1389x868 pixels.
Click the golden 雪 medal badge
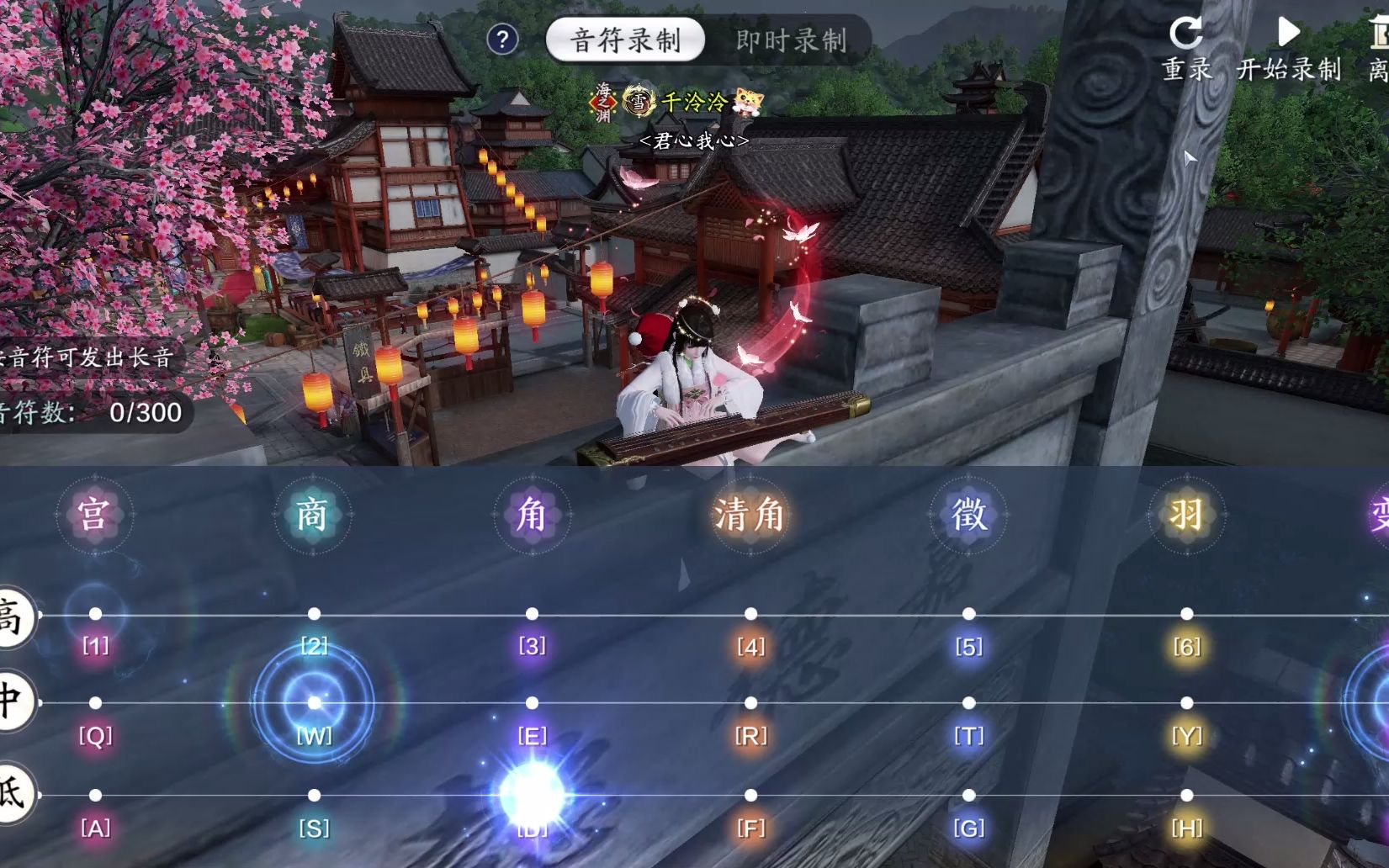[637, 101]
